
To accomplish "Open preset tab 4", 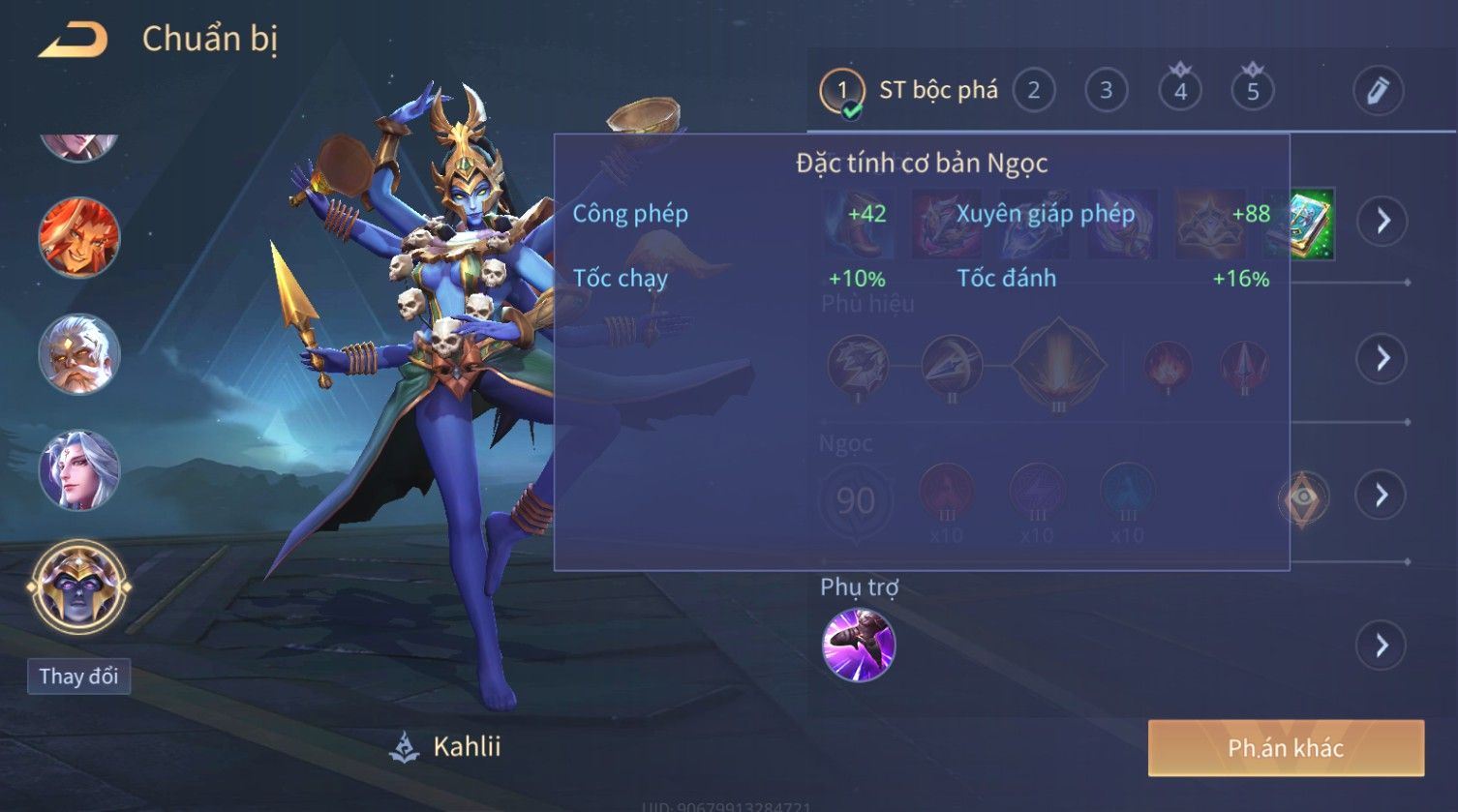I will (1180, 91).
